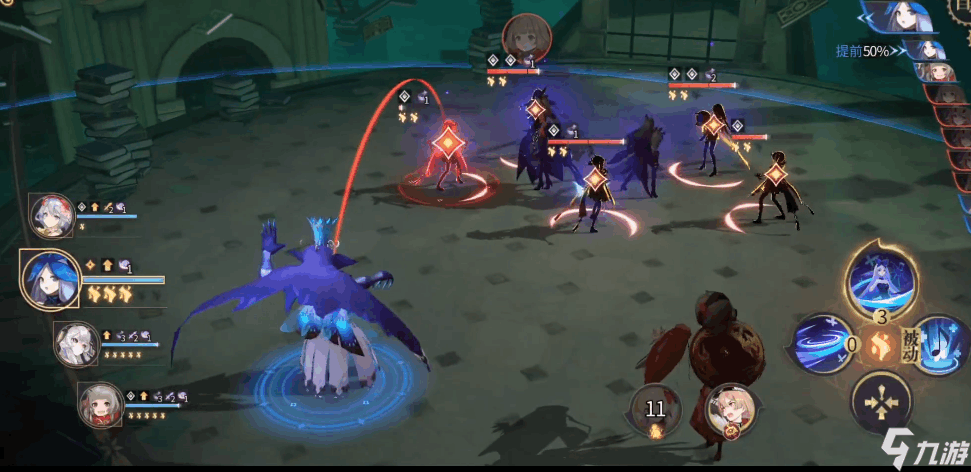971x472 pixels.
Task: Select the brown-haired blue-framed turn order portrait
Action: tap(936, 71)
